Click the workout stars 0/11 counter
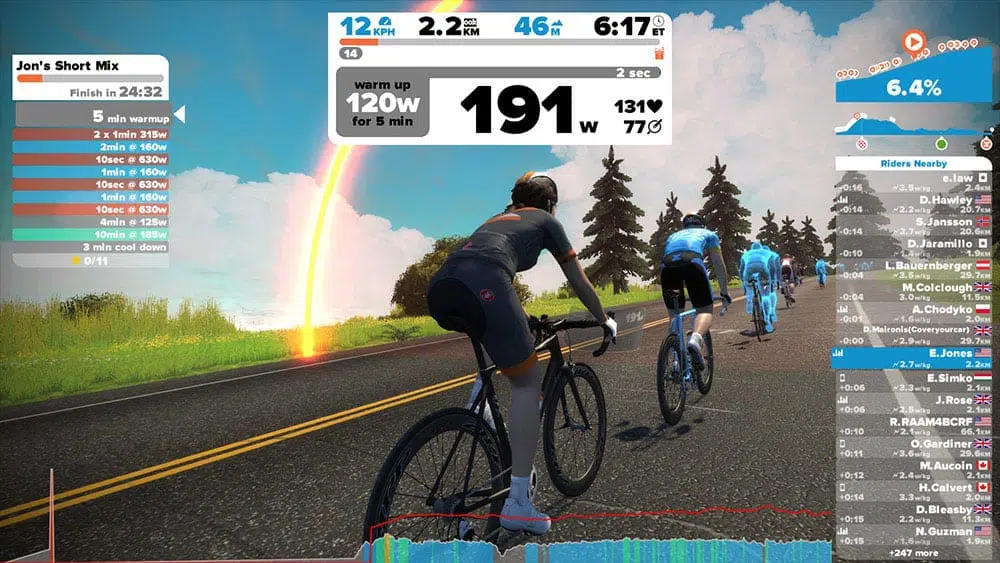The height and width of the screenshot is (563, 1000). tap(90, 261)
